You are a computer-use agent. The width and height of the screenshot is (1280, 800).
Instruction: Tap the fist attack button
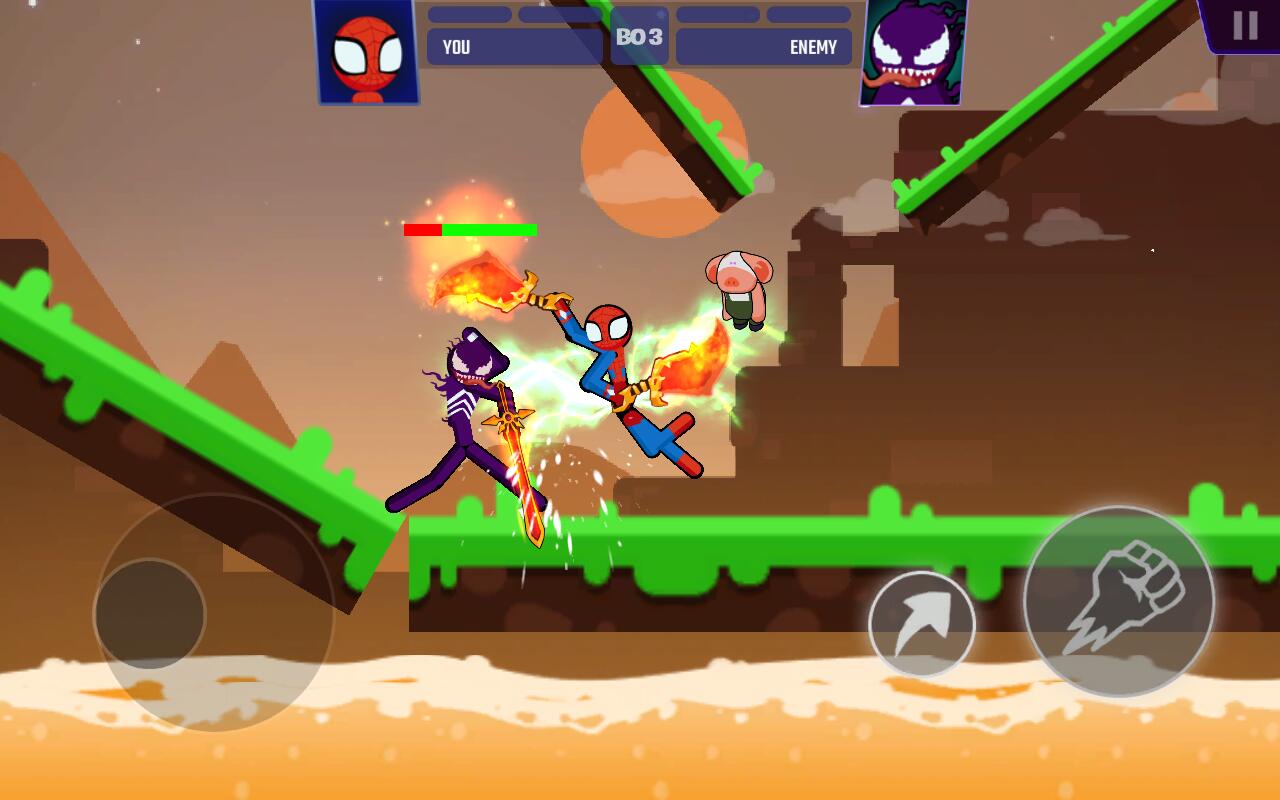pyautogui.click(x=1118, y=601)
